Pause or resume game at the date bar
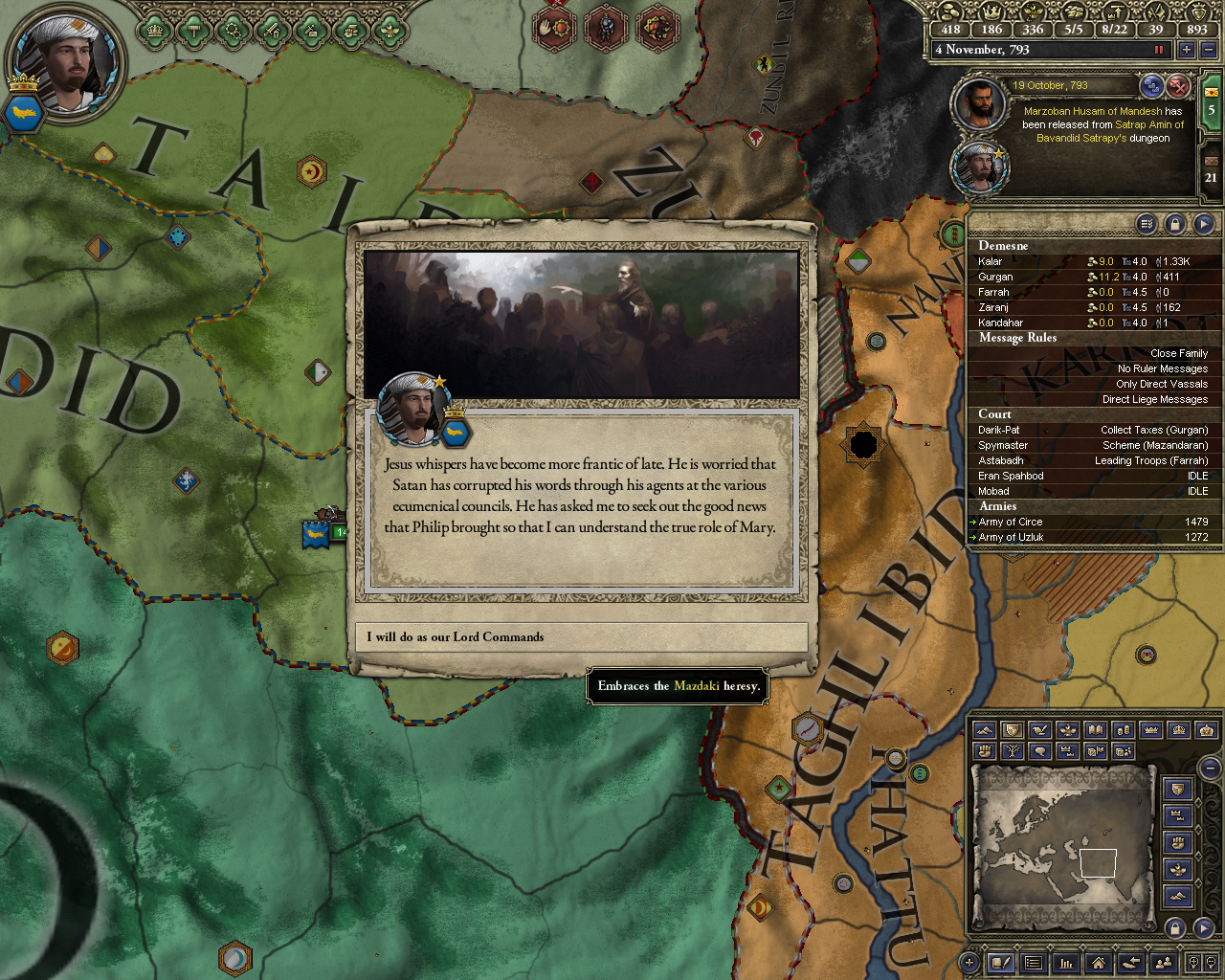Image resolution: width=1225 pixels, height=980 pixels. 1160,50
